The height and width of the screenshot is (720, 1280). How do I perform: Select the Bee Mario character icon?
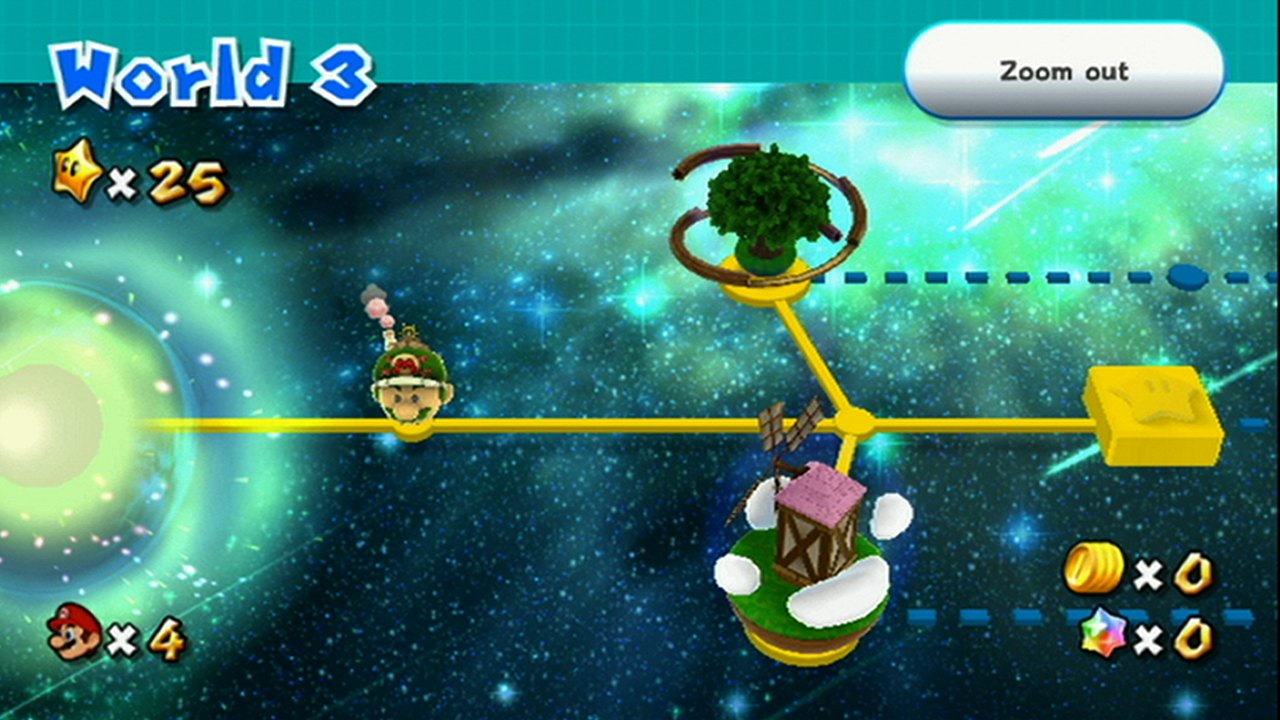pyautogui.click(x=412, y=385)
